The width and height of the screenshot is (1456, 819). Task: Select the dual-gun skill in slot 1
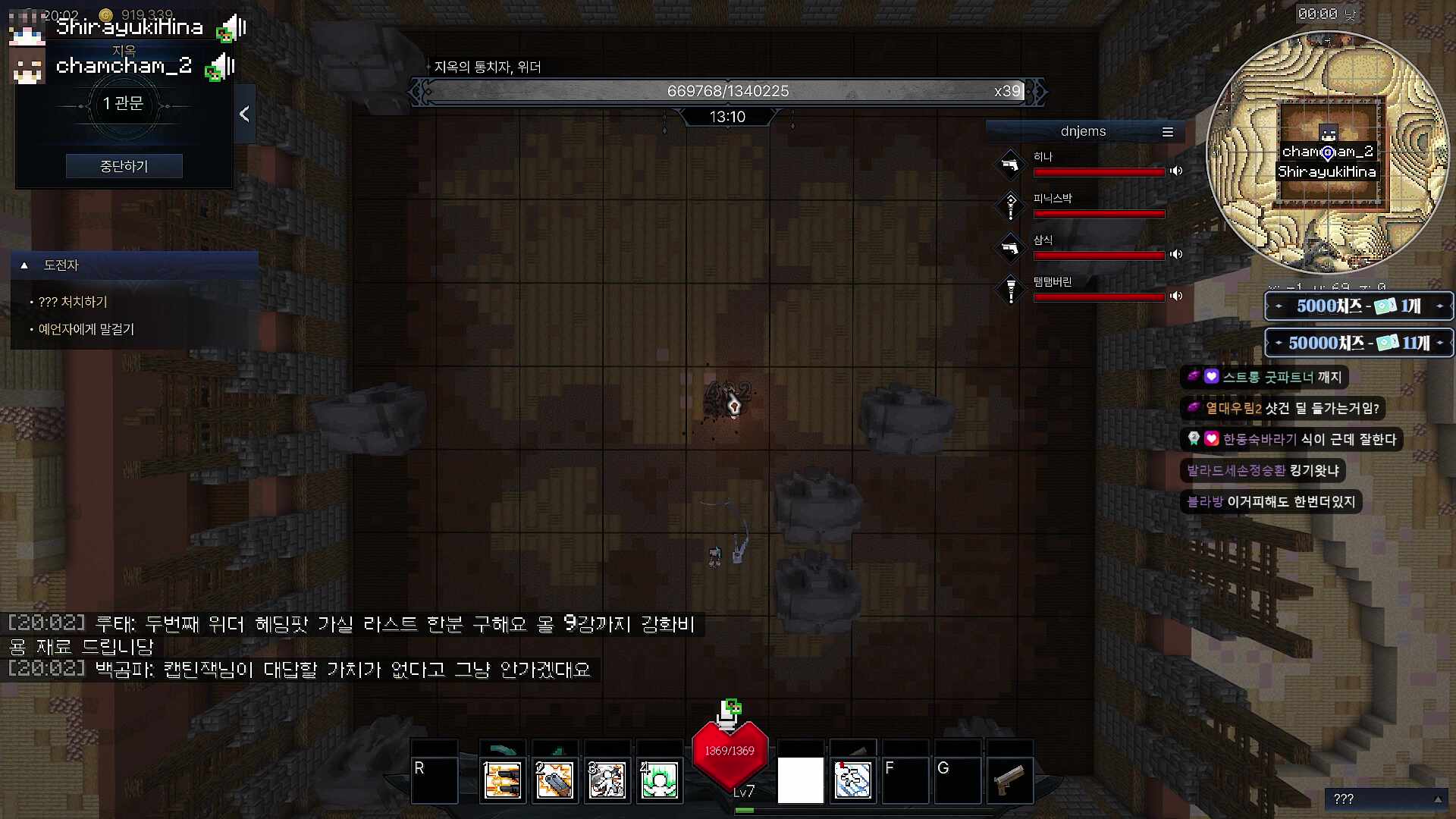click(x=503, y=780)
